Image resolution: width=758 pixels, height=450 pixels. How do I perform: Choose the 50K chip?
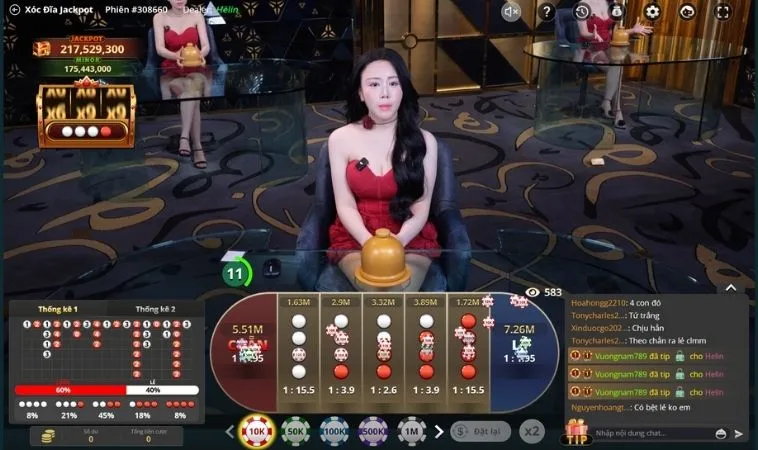[295, 432]
